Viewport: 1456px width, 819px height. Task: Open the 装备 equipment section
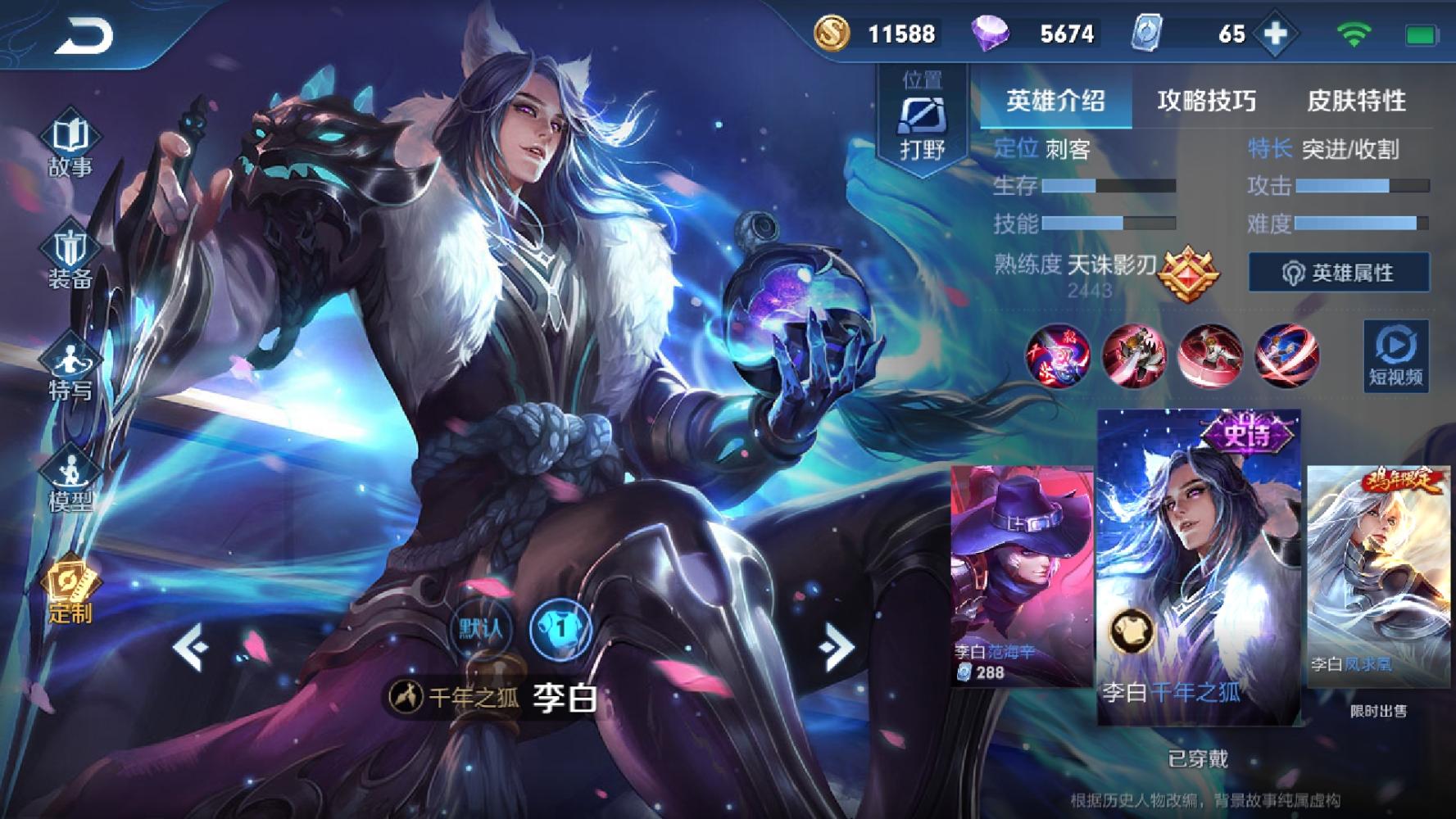coord(70,256)
